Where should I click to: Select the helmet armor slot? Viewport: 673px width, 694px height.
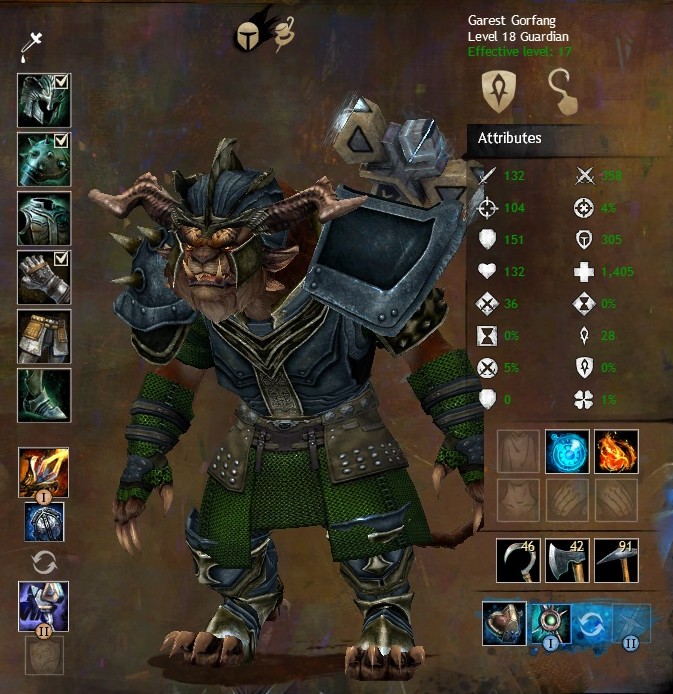[43, 100]
